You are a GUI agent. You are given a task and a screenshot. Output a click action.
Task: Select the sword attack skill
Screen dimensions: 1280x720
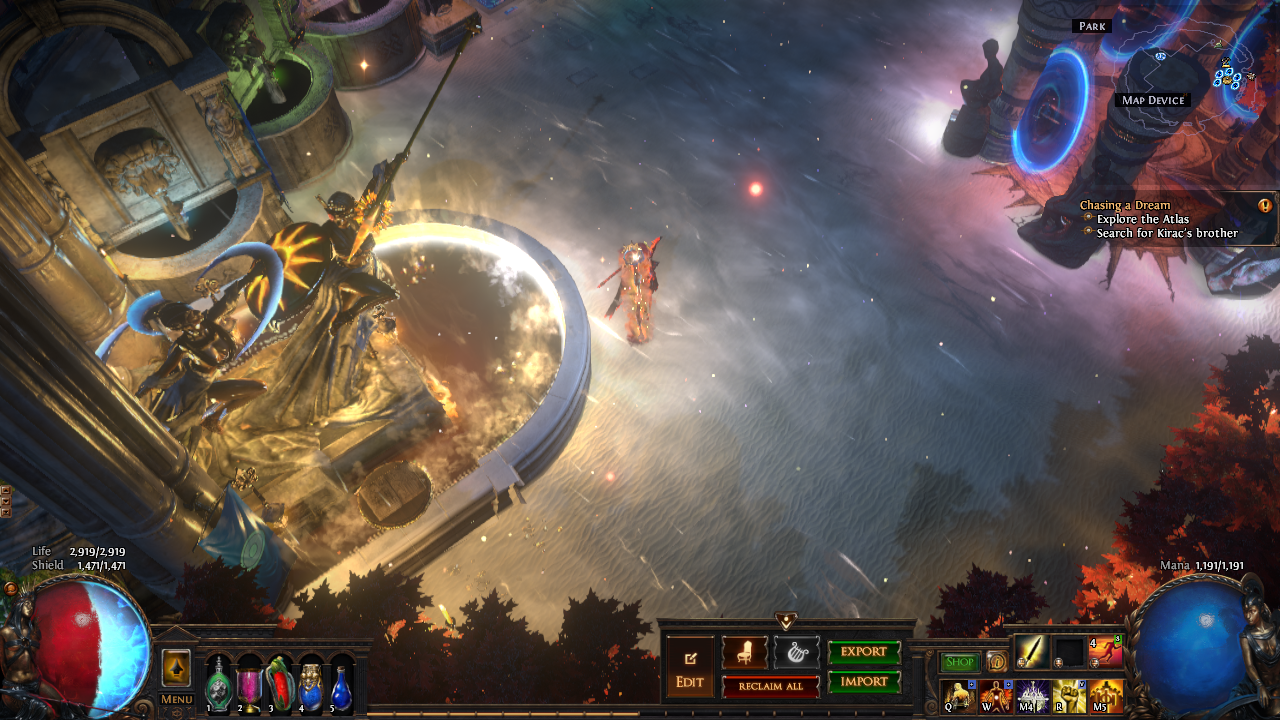pos(1032,652)
